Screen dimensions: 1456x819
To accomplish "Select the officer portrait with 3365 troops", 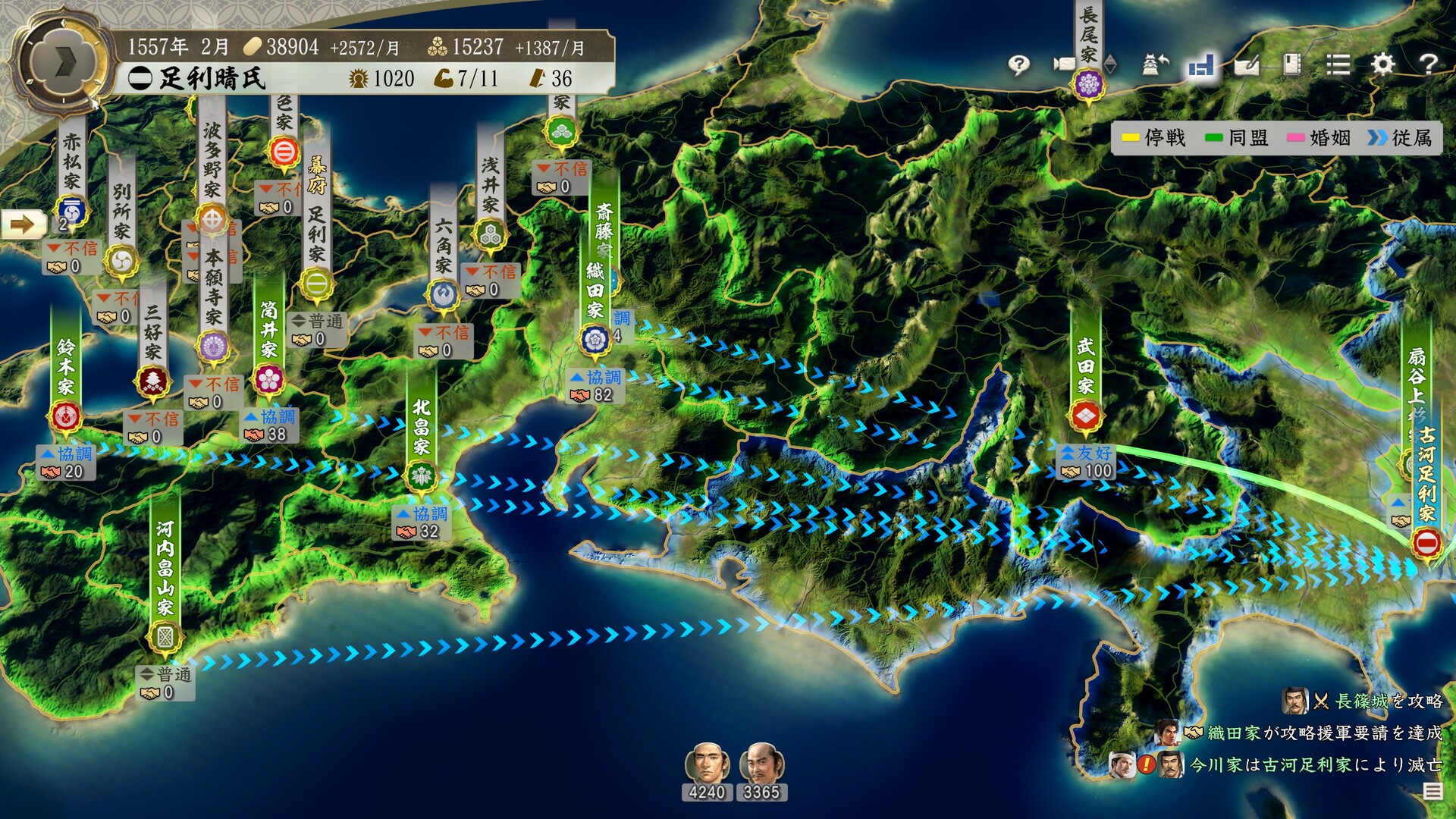I will 761,764.
